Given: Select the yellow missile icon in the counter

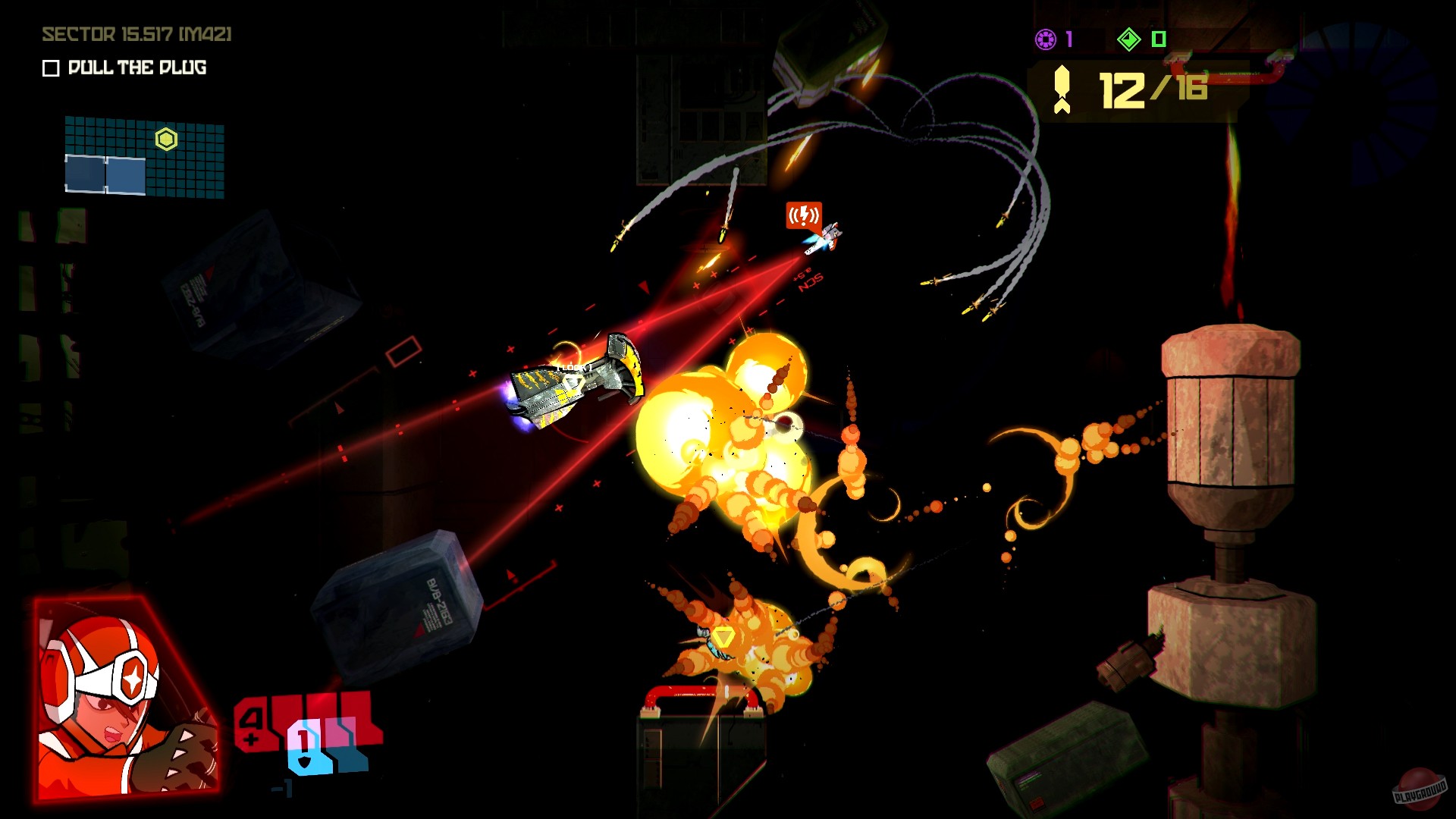Looking at the screenshot, I should coord(1062,87).
